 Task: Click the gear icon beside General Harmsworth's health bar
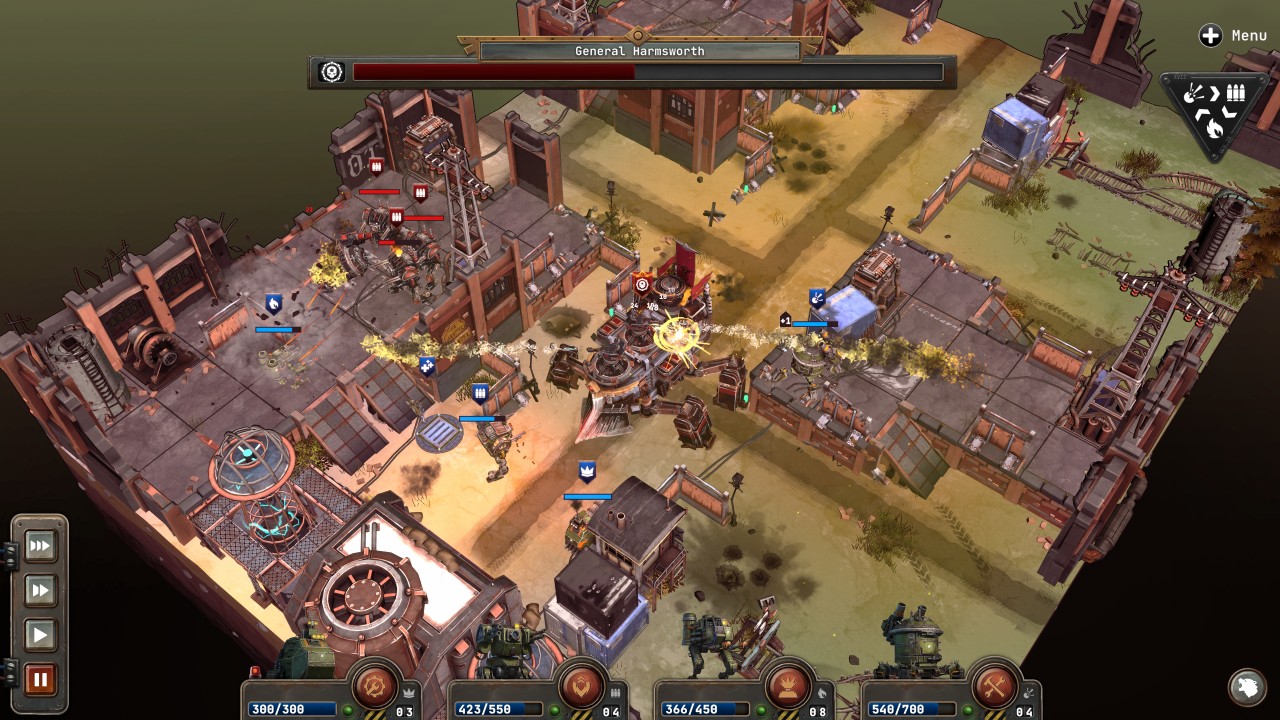coord(330,71)
